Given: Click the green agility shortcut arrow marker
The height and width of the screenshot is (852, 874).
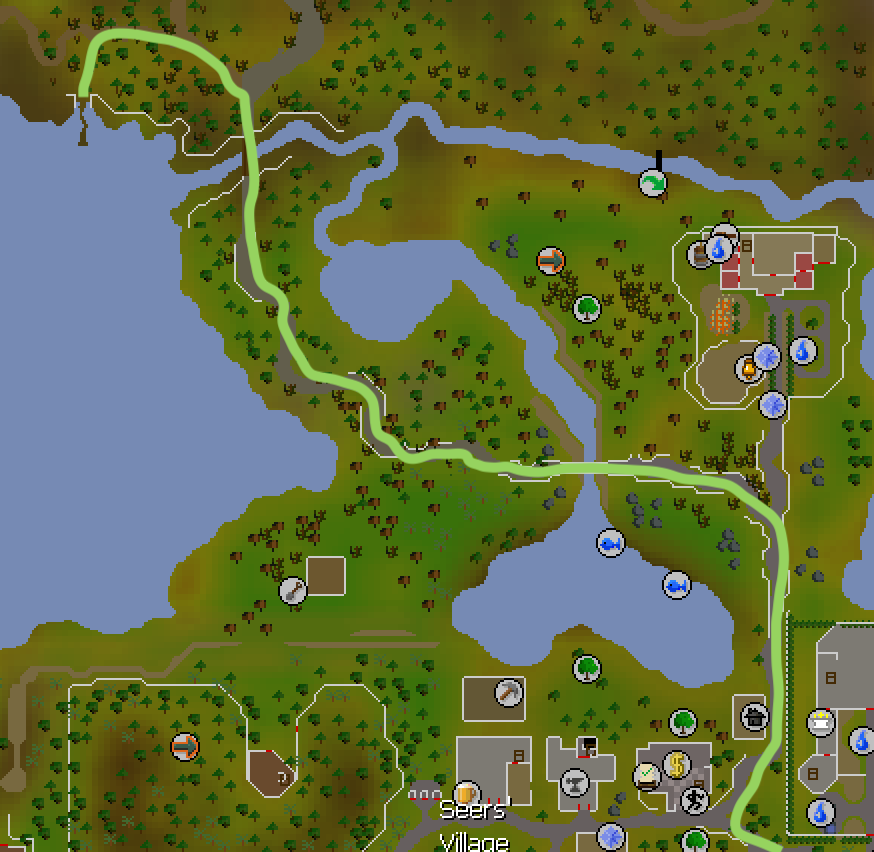Looking at the screenshot, I should pyautogui.click(x=653, y=182).
